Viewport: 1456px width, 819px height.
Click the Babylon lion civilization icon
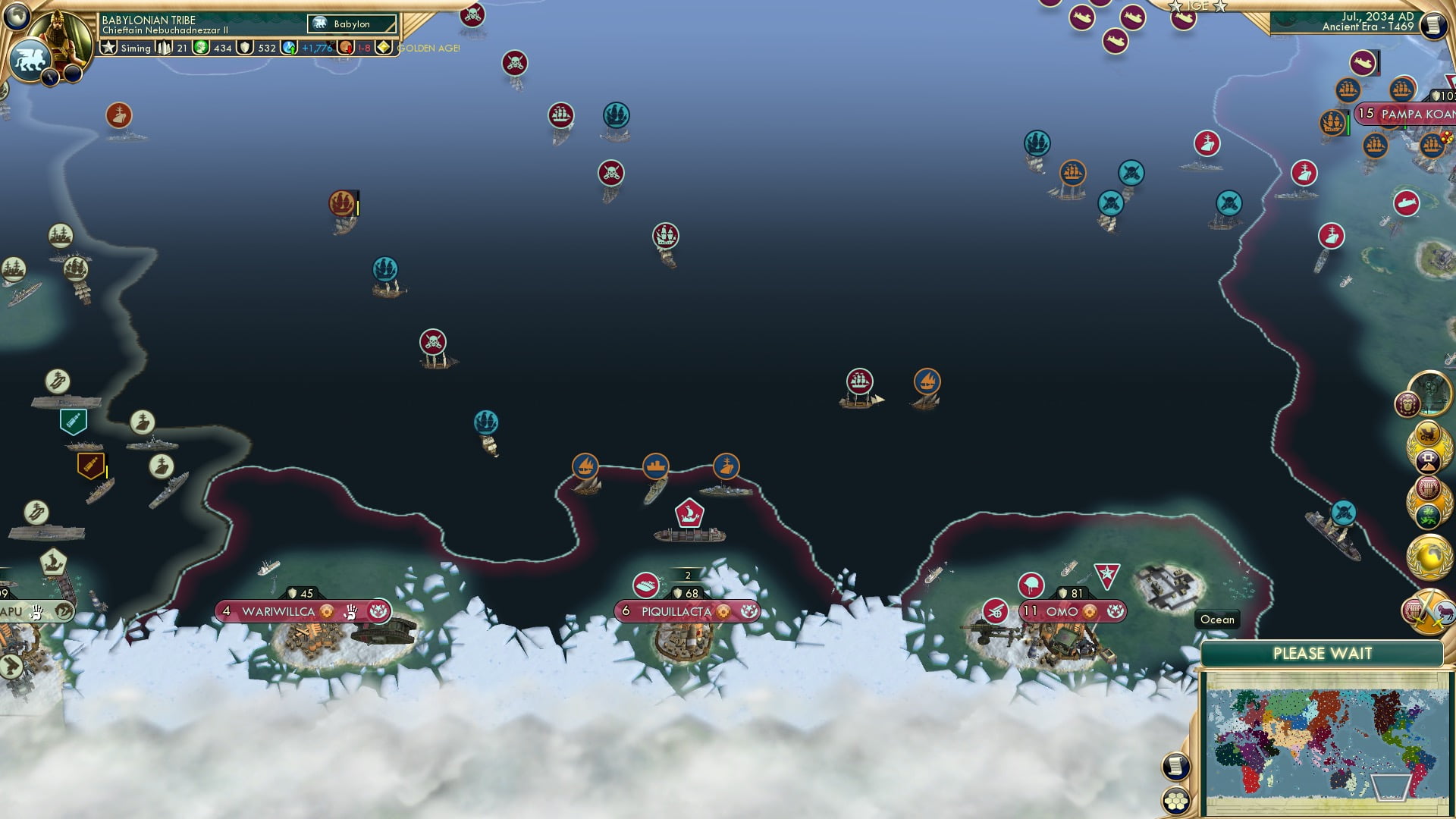30,58
